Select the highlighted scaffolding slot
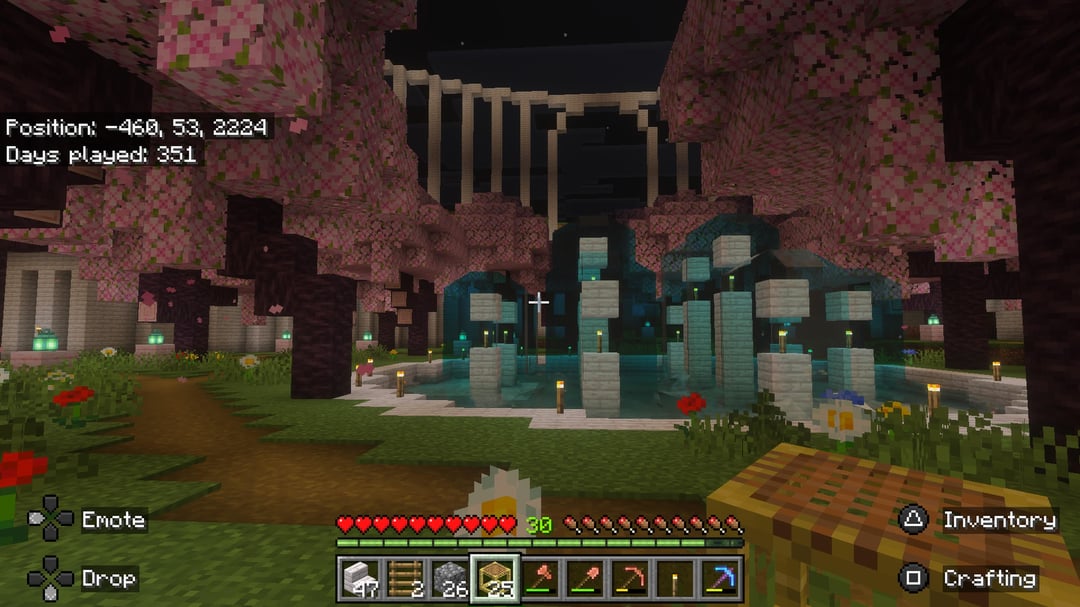 coord(494,578)
